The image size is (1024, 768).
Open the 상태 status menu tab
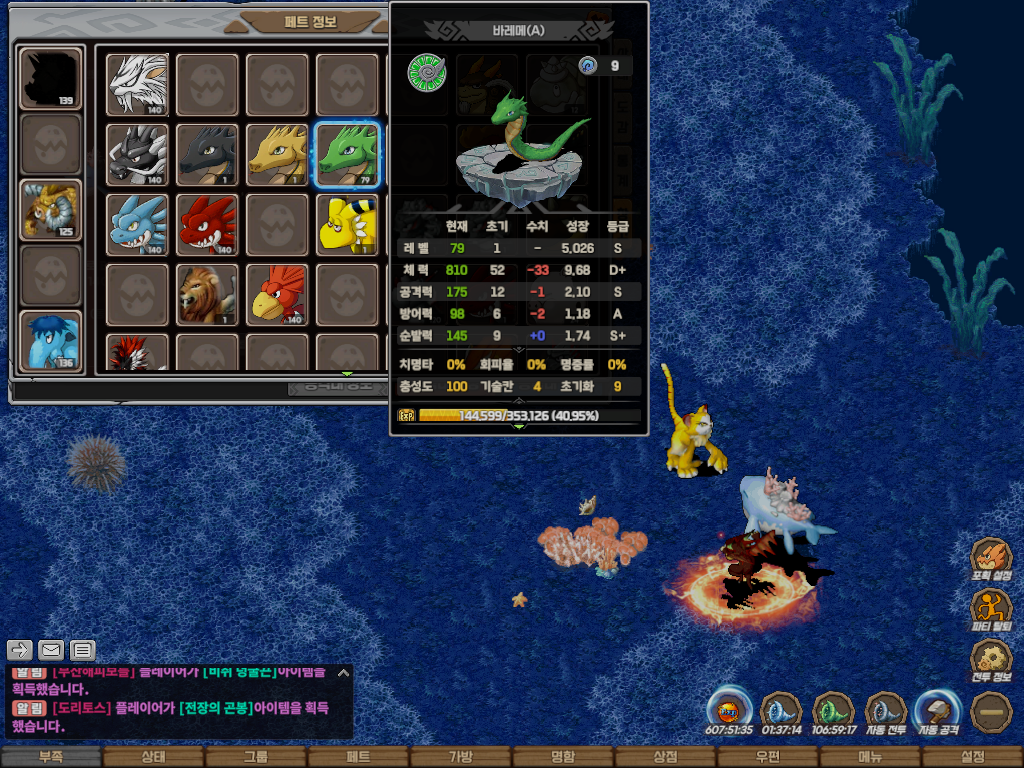153,757
